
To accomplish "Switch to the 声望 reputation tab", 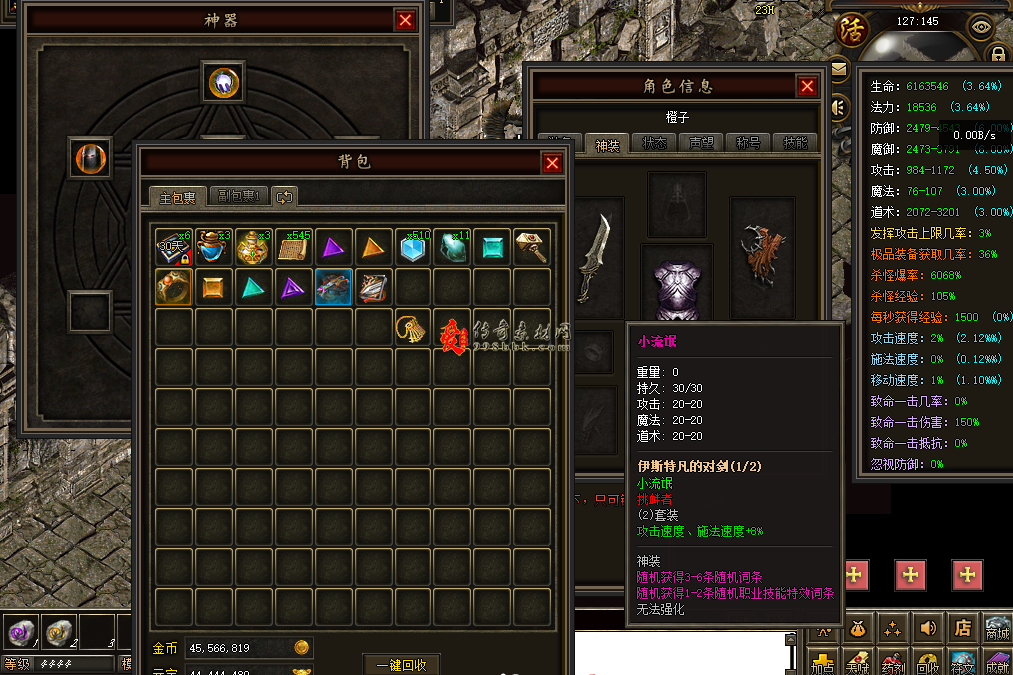I will click(x=702, y=143).
